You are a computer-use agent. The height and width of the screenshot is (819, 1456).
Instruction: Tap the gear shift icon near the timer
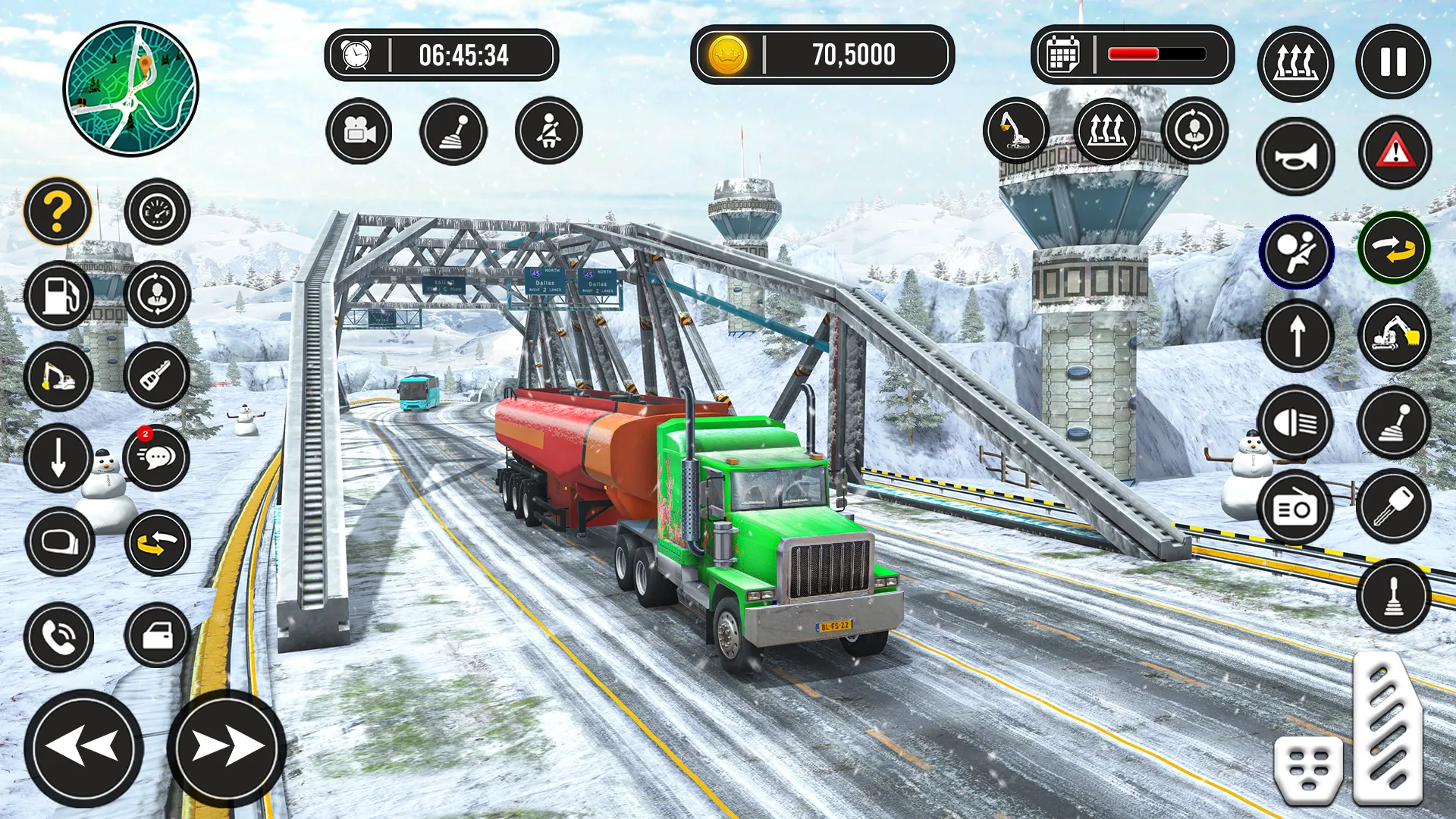pyautogui.click(x=453, y=130)
